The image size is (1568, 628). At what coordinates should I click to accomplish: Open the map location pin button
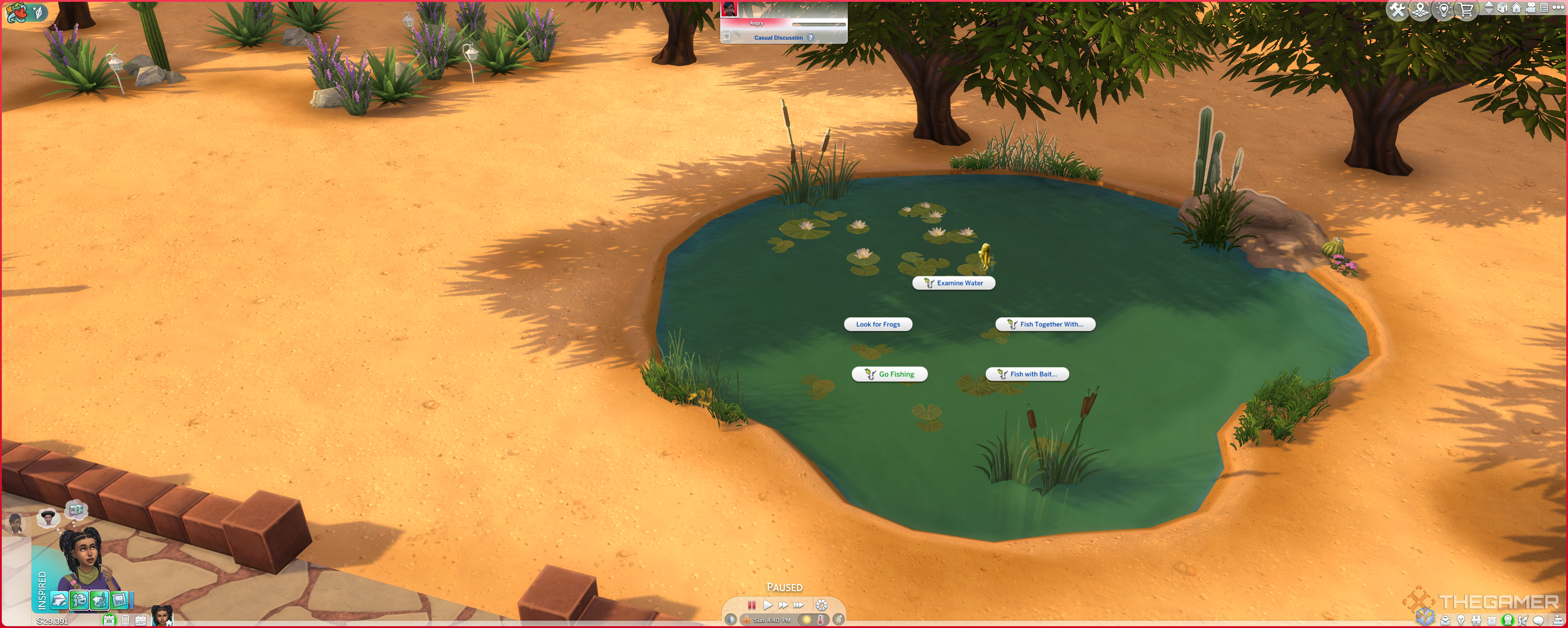[1421, 10]
